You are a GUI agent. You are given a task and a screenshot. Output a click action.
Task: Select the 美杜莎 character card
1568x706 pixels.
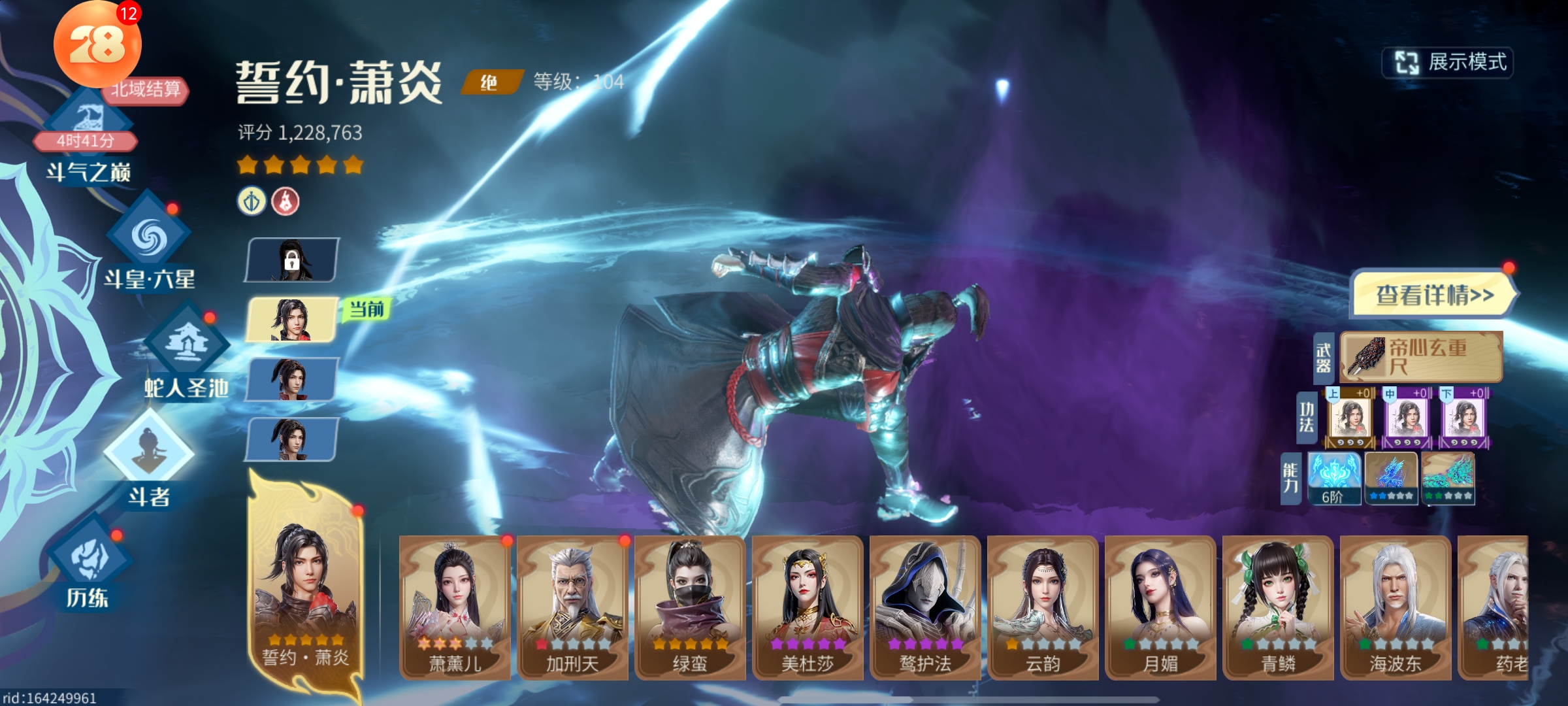pyautogui.click(x=808, y=607)
